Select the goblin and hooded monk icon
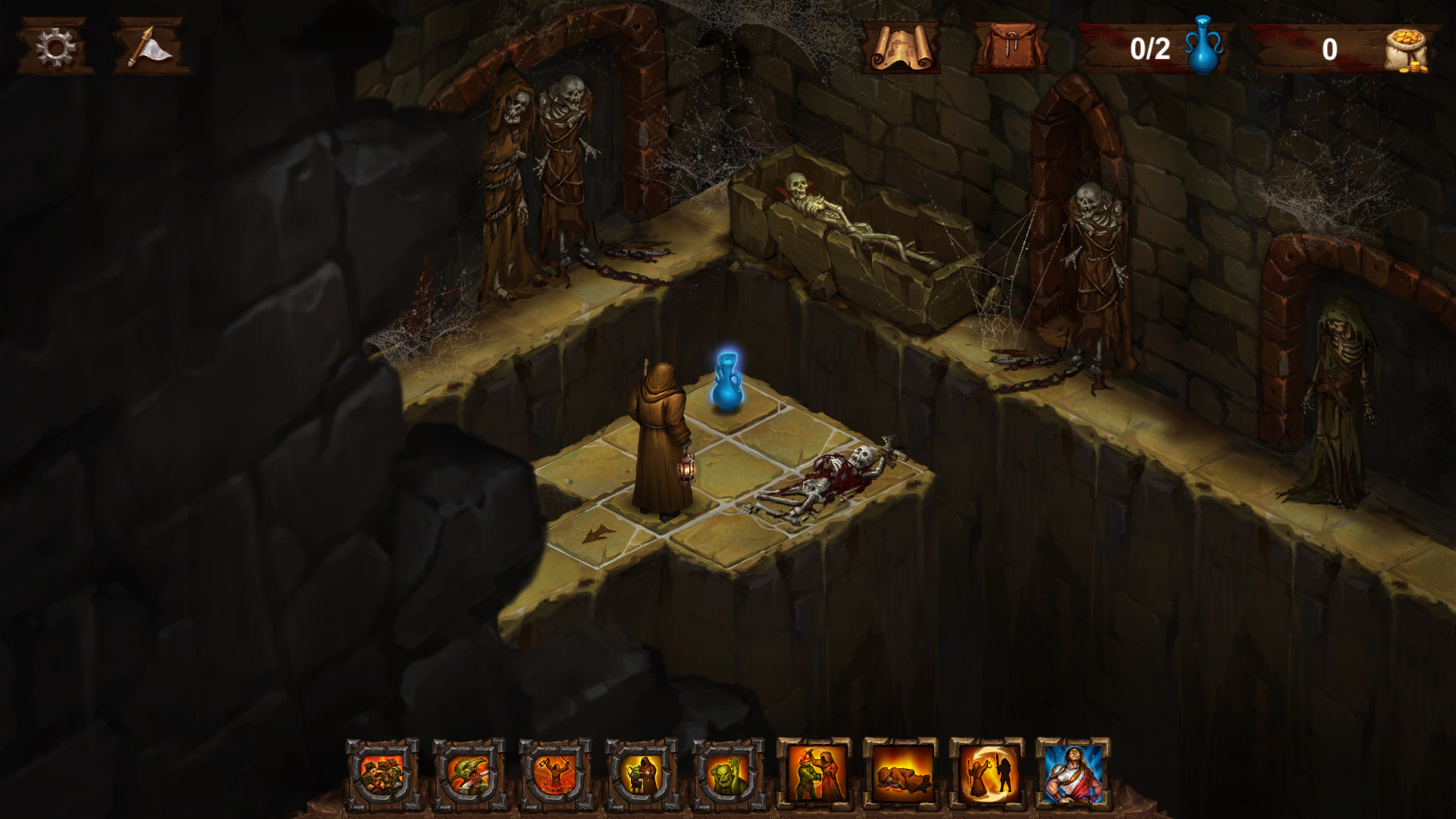This screenshot has height=819, width=1456. tap(643, 776)
